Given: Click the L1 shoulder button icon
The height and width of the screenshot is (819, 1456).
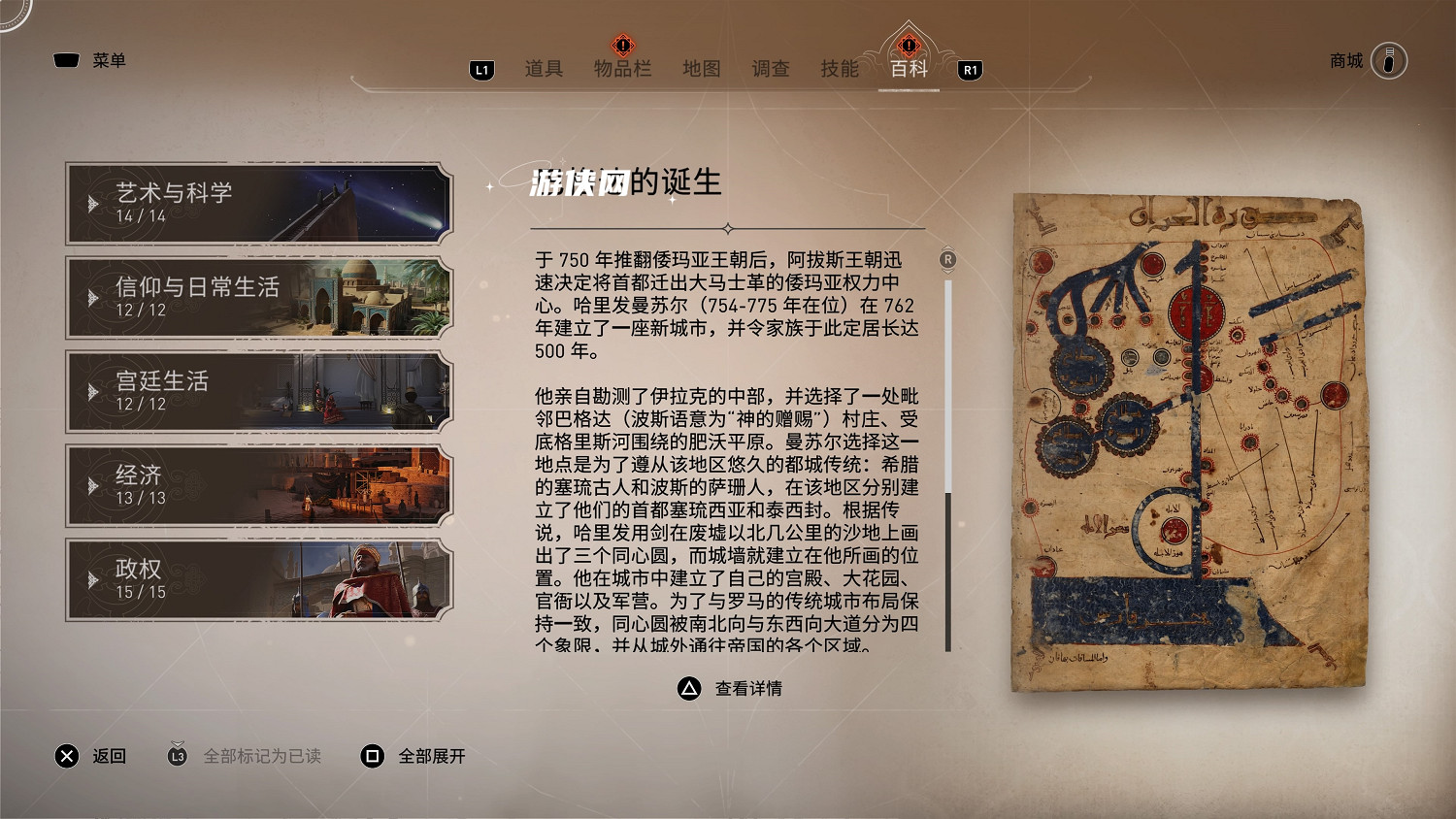Looking at the screenshot, I should point(480,69).
